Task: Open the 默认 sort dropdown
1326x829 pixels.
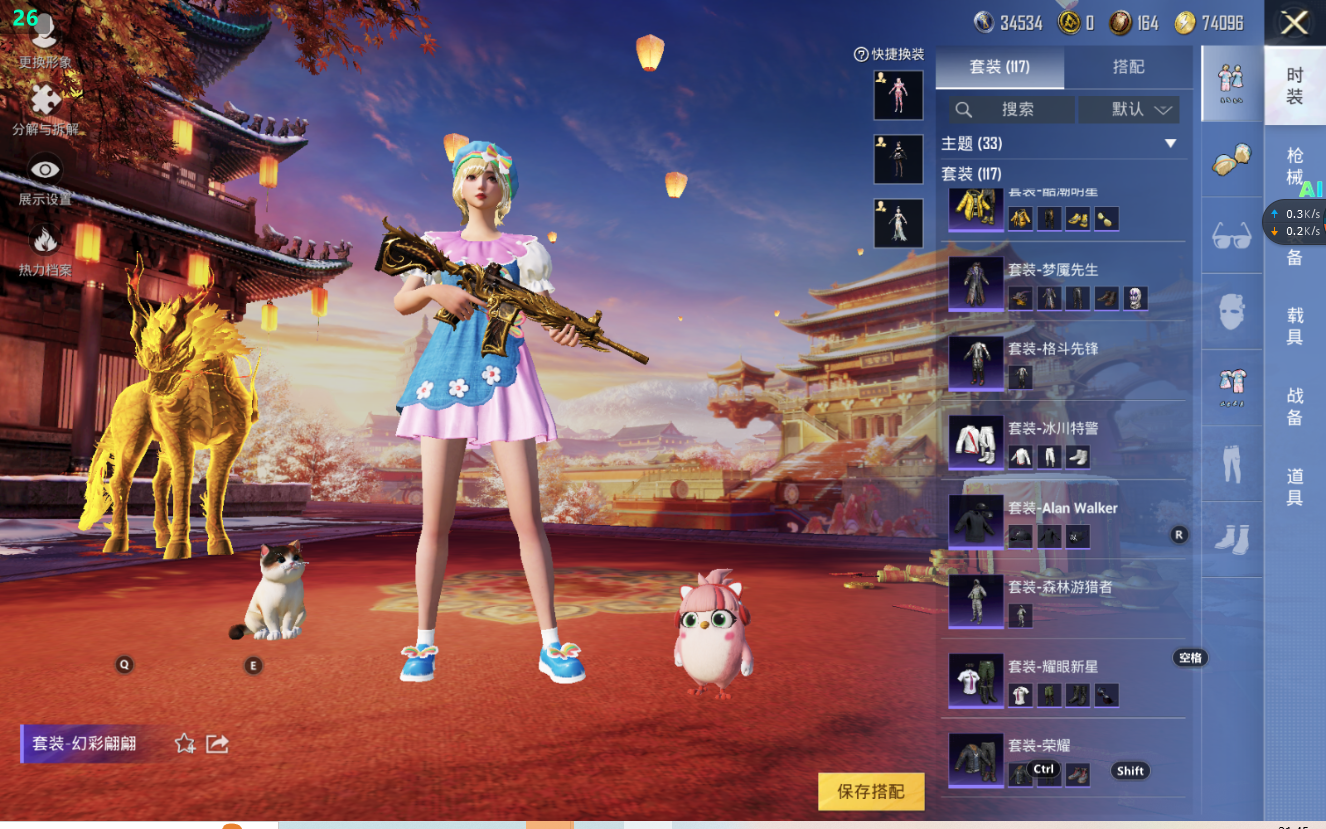Action: pos(1141,109)
